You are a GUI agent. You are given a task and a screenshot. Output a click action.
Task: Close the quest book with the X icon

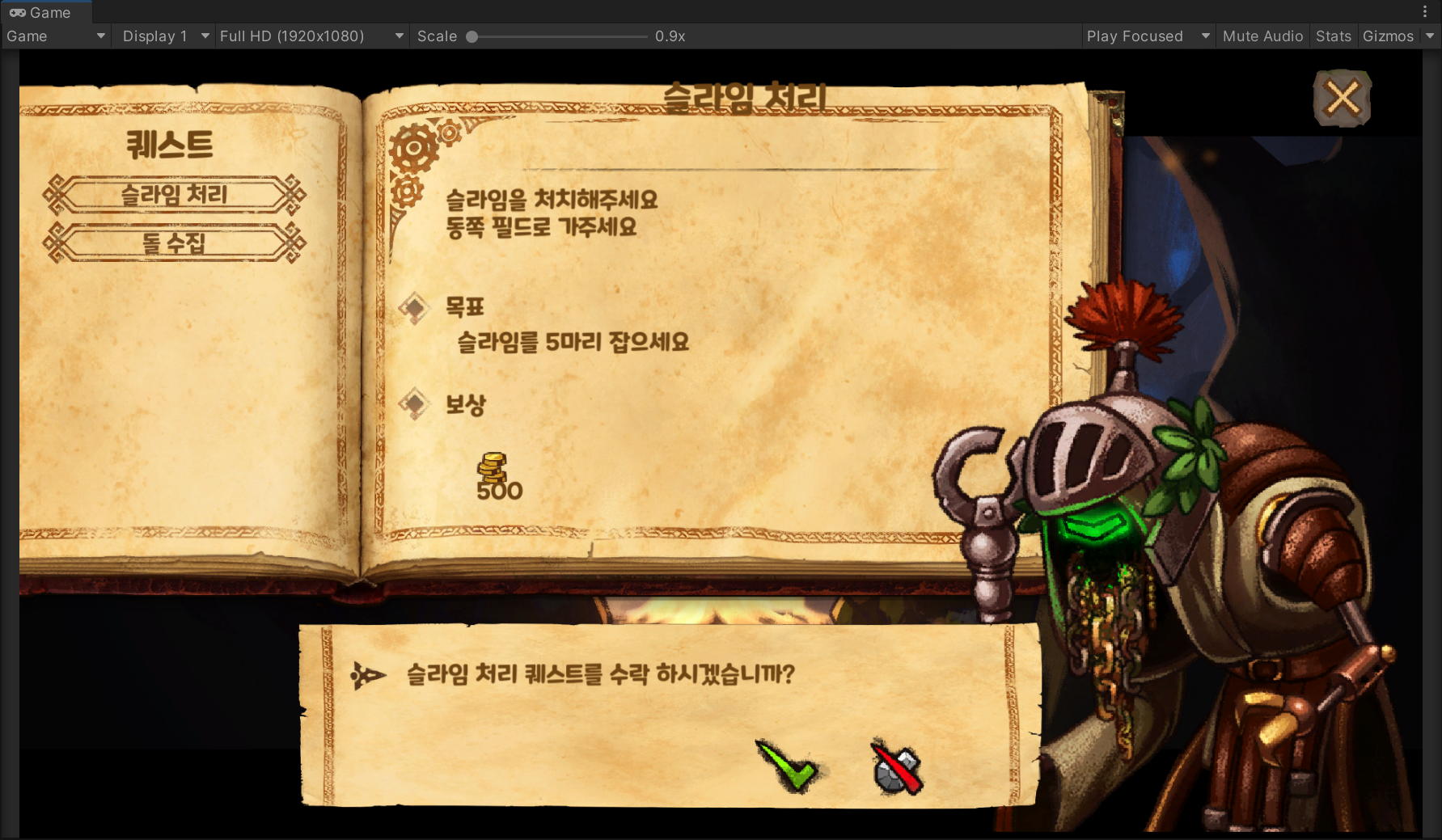(x=1341, y=99)
